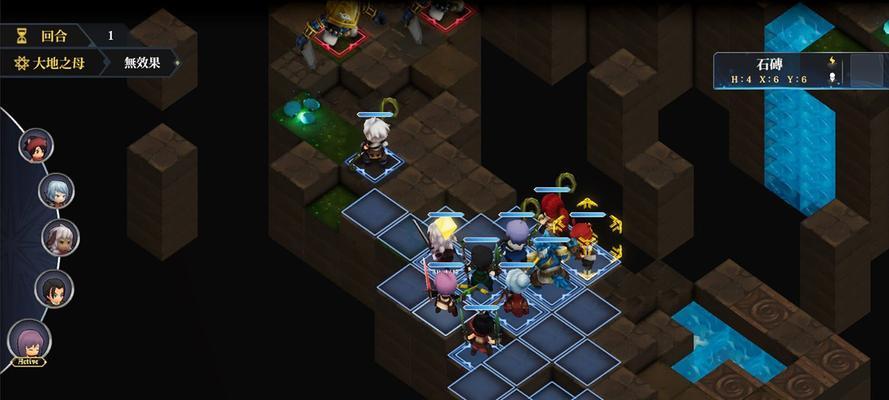
Task: Select the red-haired character portrait in turn order
Action: (x=36, y=146)
